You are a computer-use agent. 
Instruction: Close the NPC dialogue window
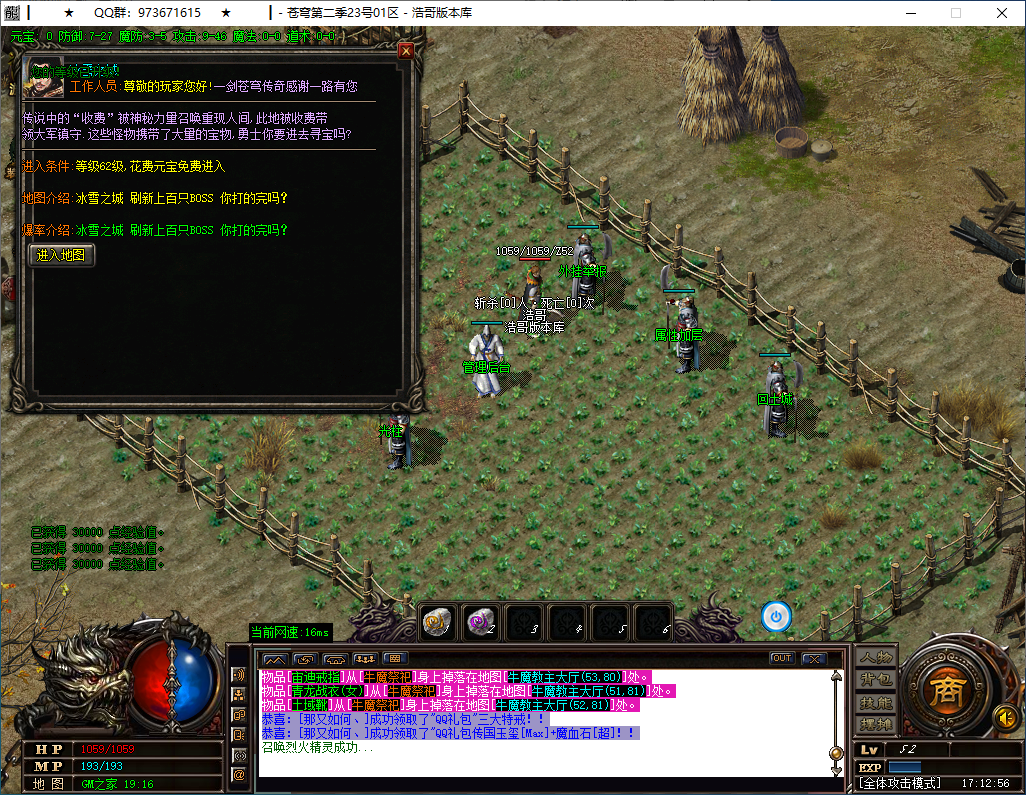coord(406,50)
